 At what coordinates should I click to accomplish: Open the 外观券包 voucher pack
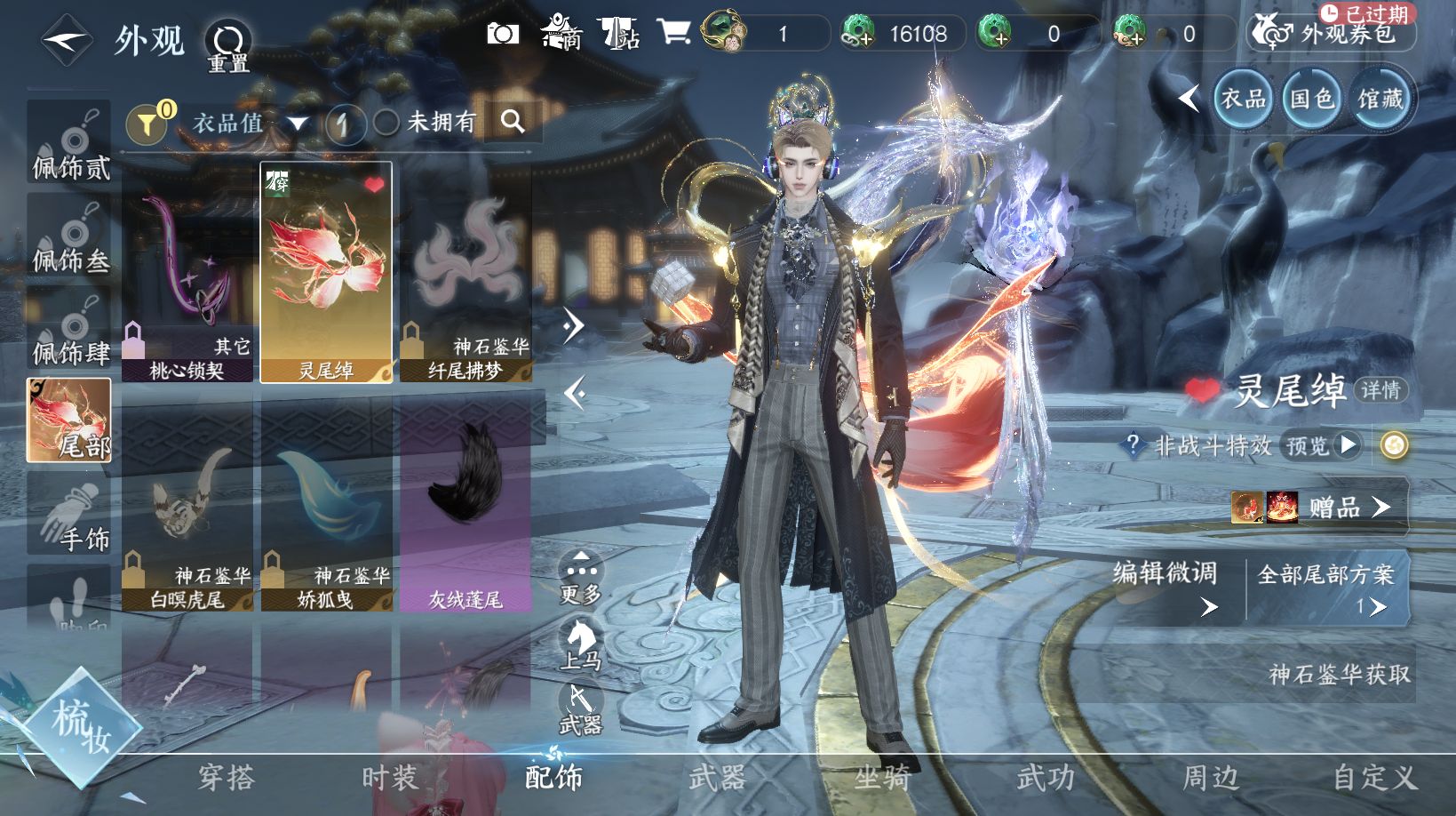(1331, 34)
